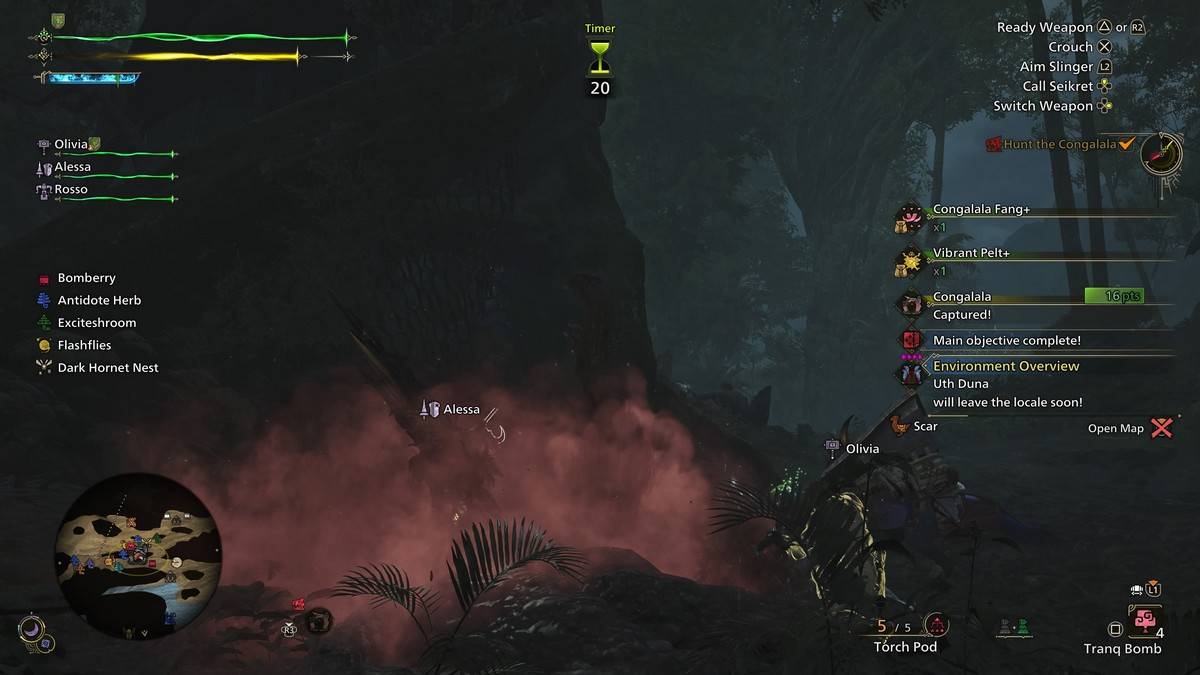Select party member Olivia in the list
The height and width of the screenshot is (675, 1200).
72,144
